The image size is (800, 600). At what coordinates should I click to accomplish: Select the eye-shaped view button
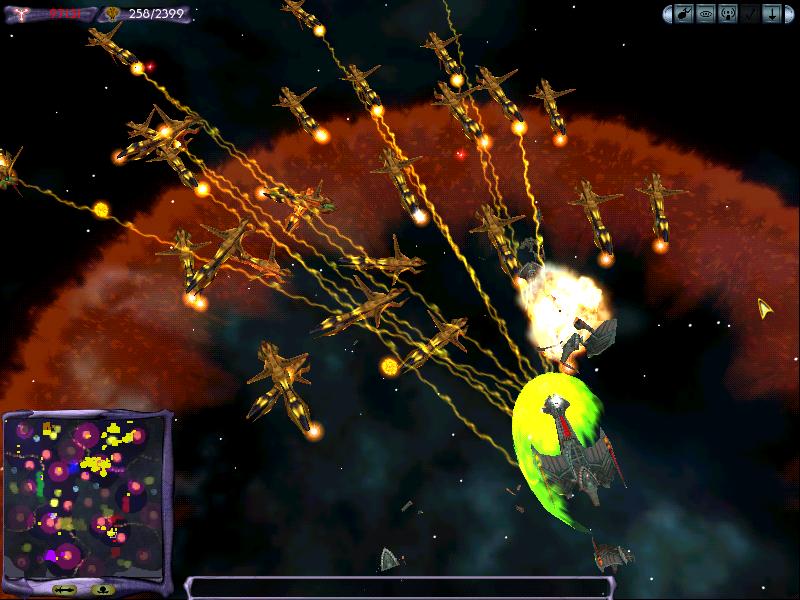(x=705, y=15)
